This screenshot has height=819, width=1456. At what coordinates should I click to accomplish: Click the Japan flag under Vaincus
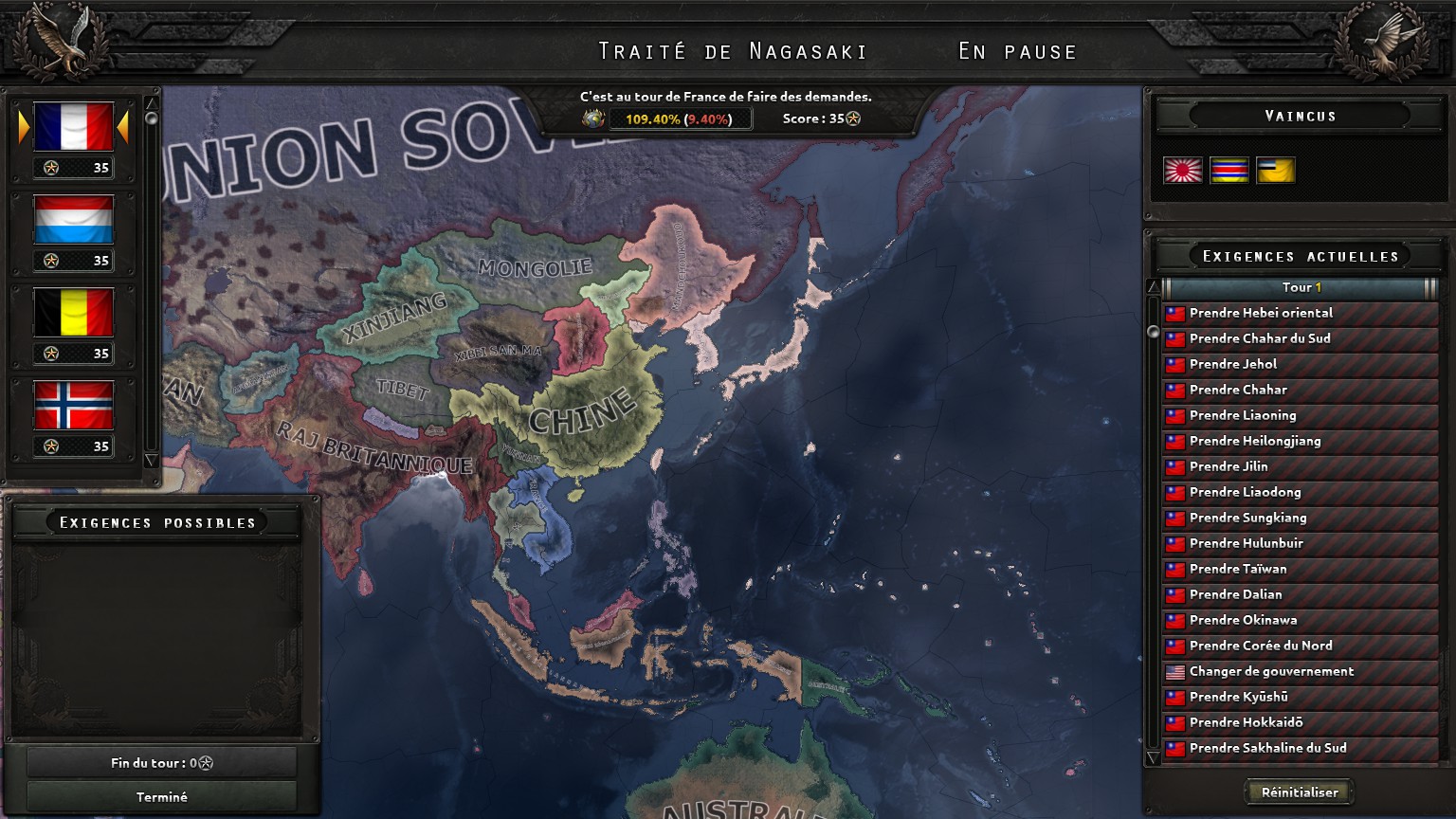(x=1182, y=171)
